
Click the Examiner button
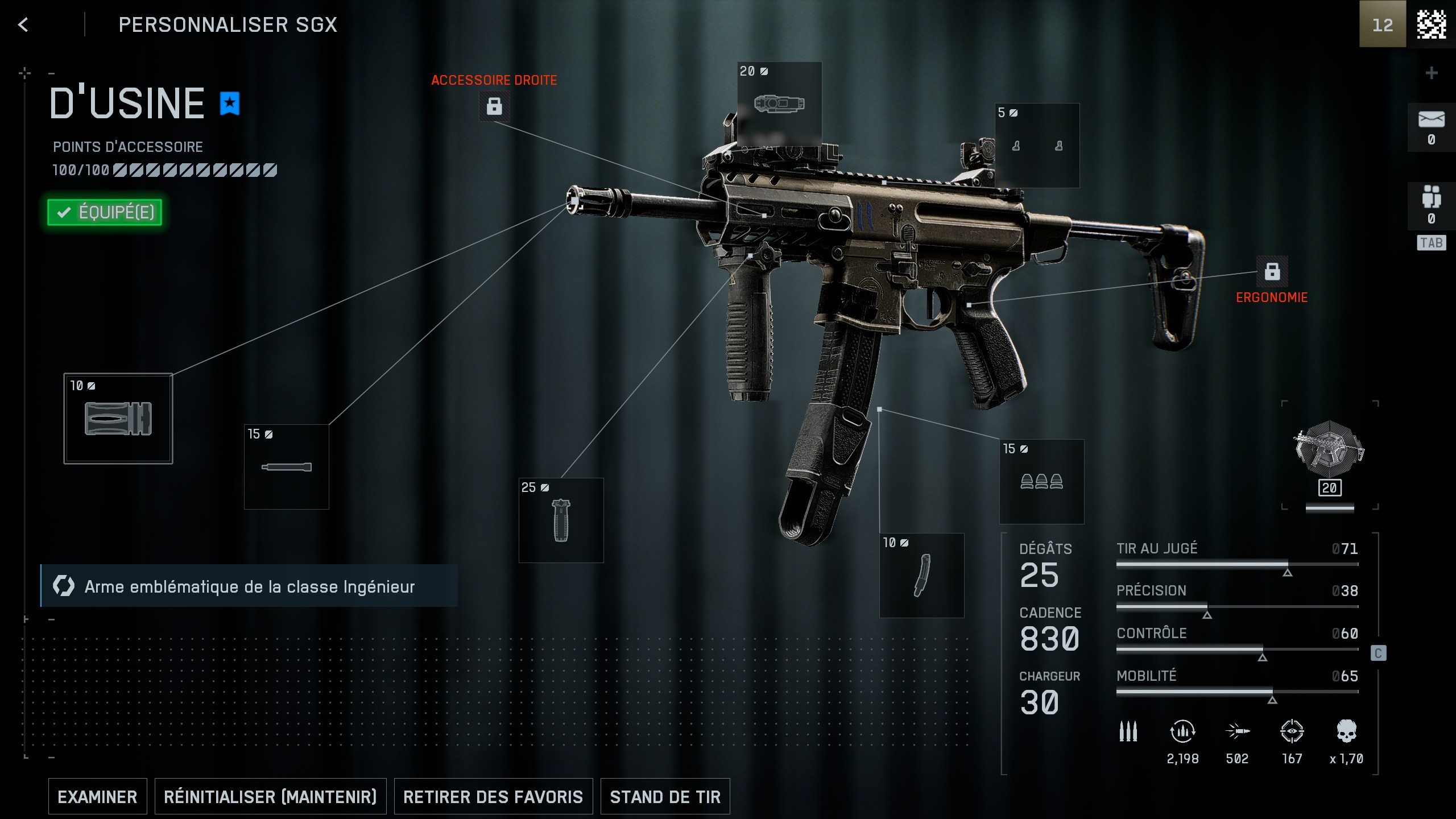tap(97, 796)
